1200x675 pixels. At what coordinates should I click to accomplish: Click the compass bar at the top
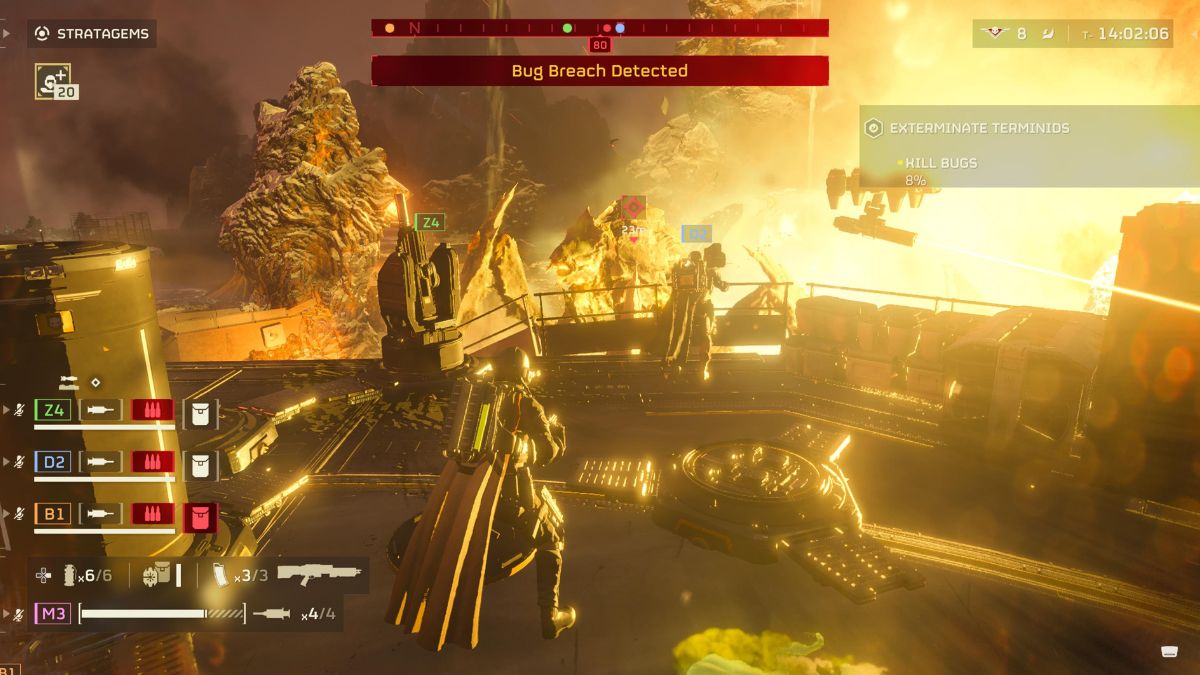[600, 28]
